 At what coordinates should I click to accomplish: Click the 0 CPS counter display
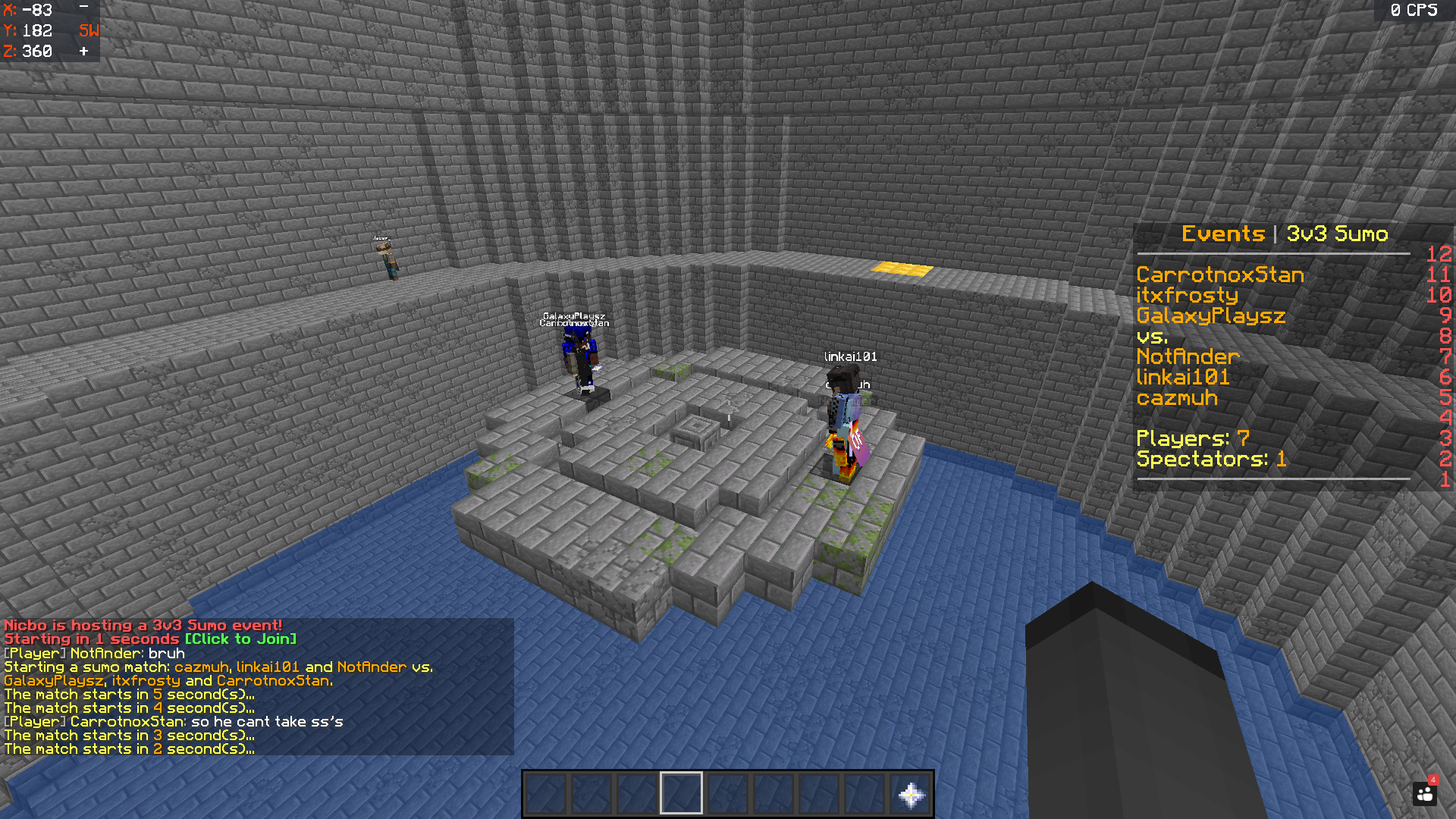1415,11
